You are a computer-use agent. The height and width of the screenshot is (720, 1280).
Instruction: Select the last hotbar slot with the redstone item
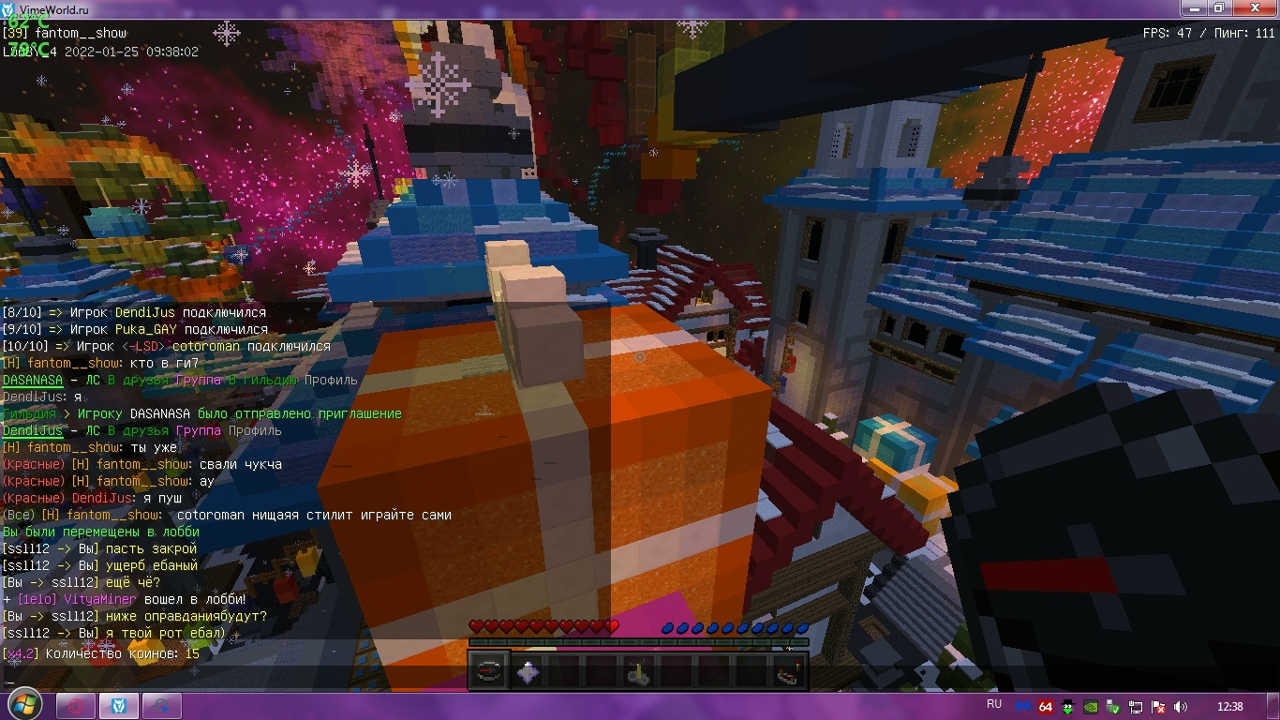tap(786, 672)
